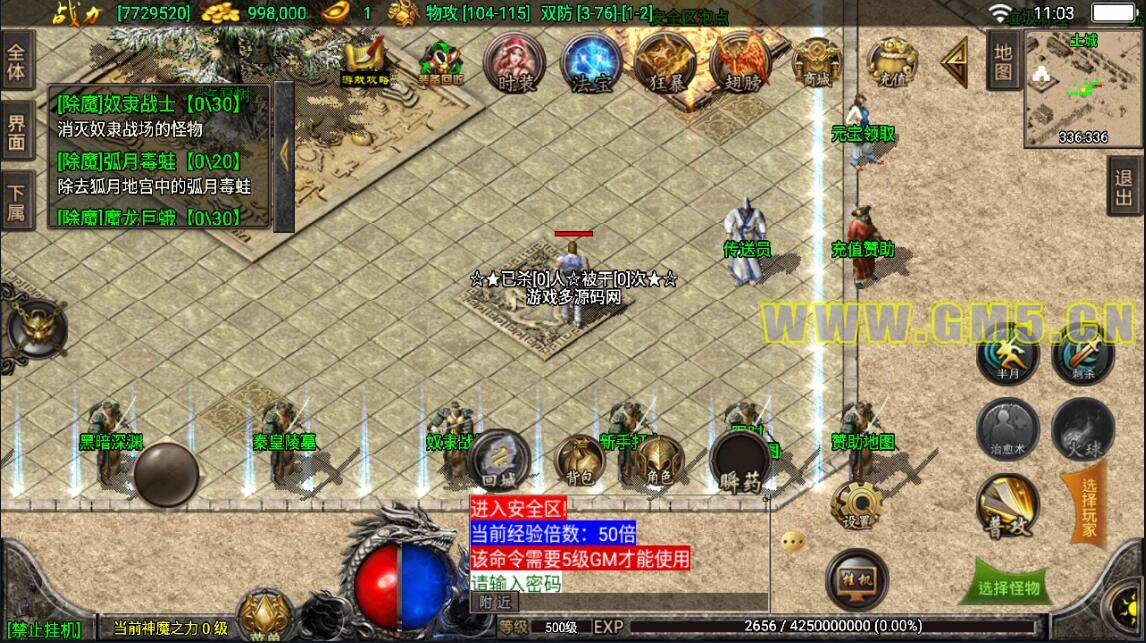Open the 地图 map button
This screenshot has height=643, width=1146.
[1003, 61]
